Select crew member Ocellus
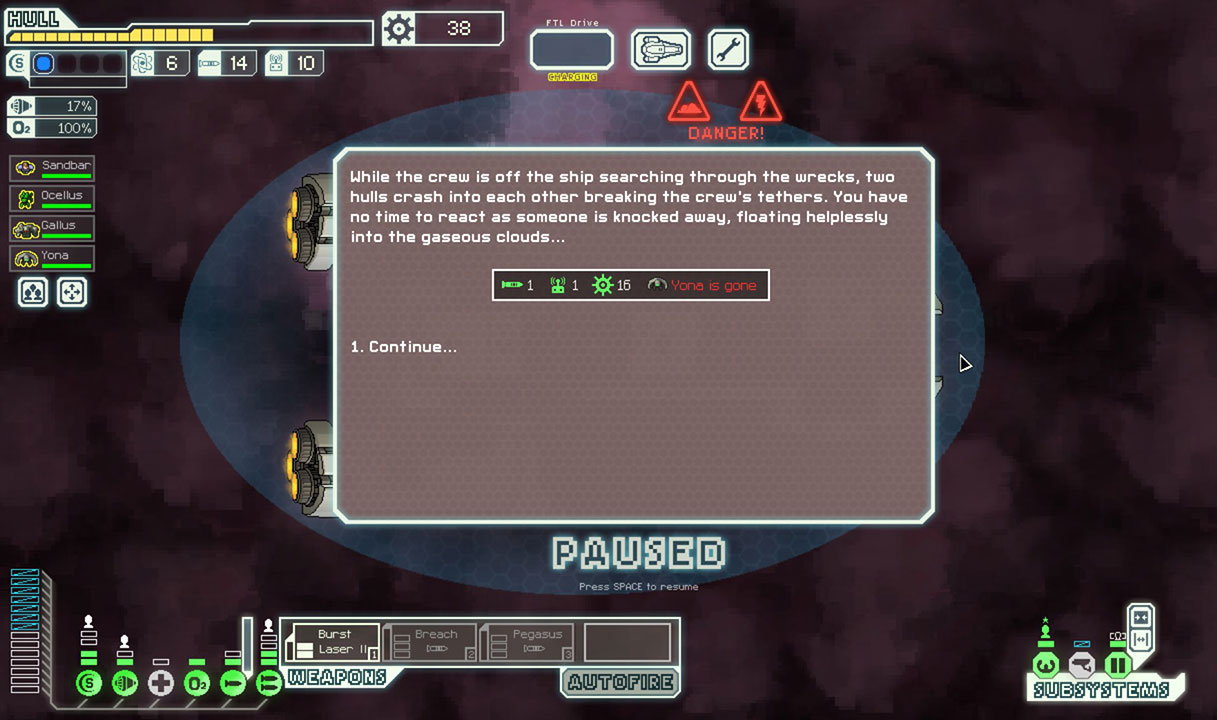Screen dimensions: 1217x720 (52, 198)
